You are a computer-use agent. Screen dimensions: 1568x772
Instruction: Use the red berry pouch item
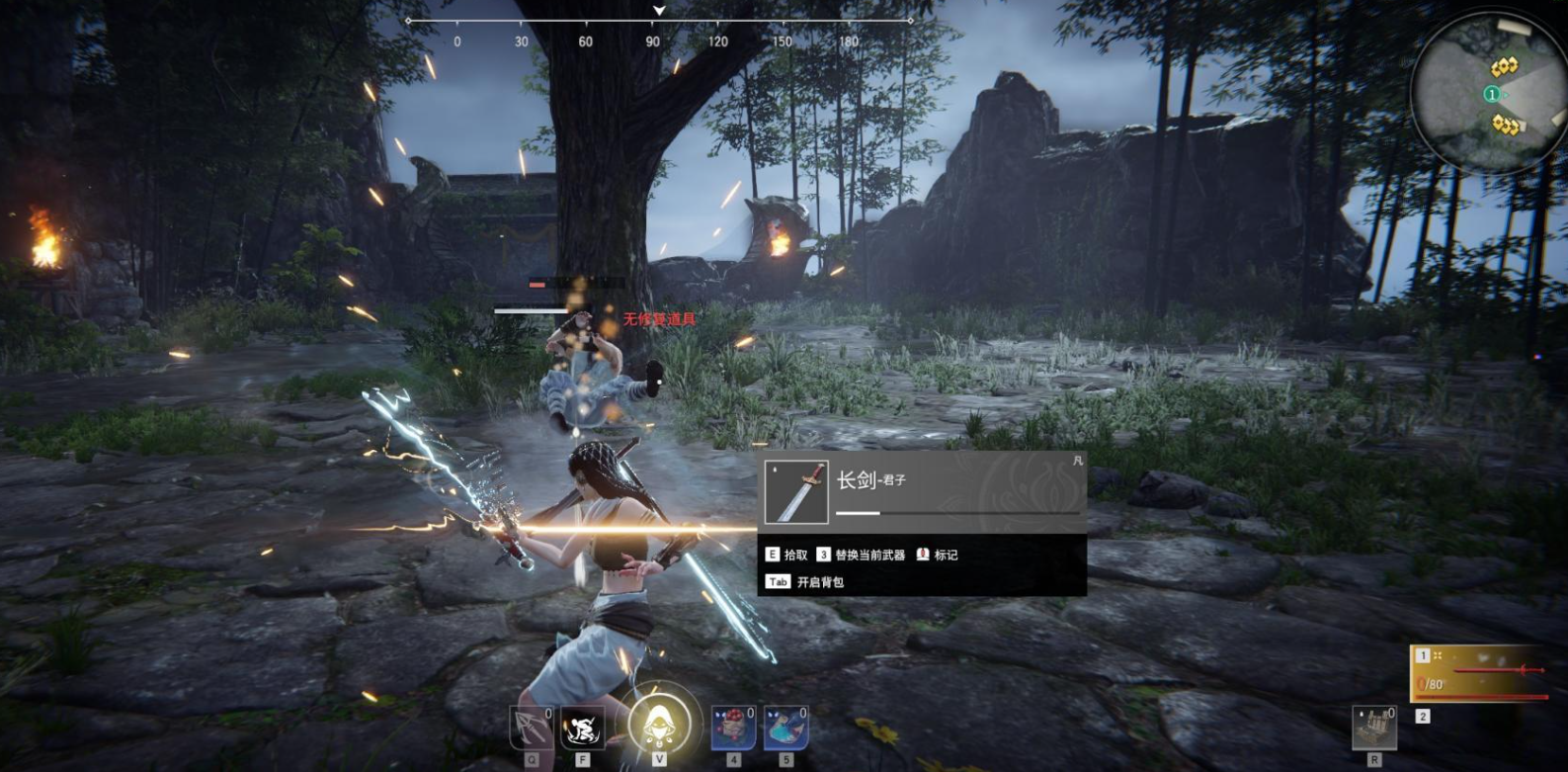[733, 729]
